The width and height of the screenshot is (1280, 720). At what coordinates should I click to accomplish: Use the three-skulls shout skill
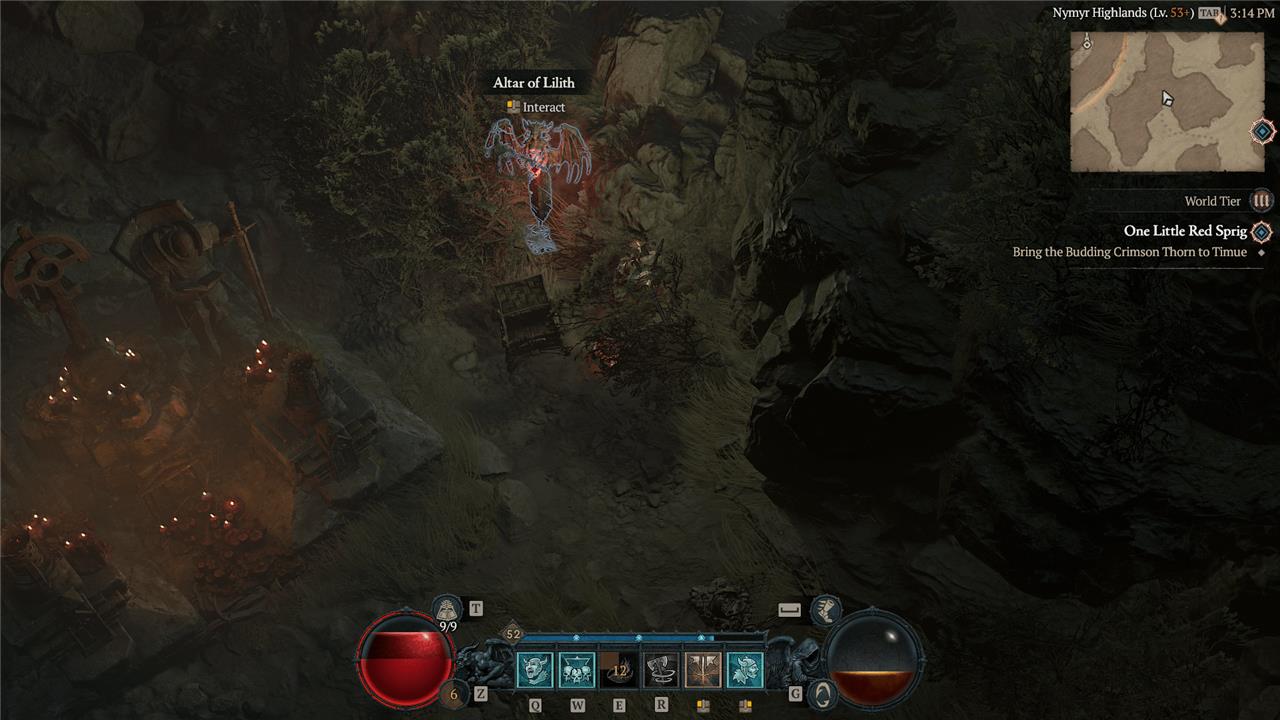pyautogui.click(x=577, y=670)
